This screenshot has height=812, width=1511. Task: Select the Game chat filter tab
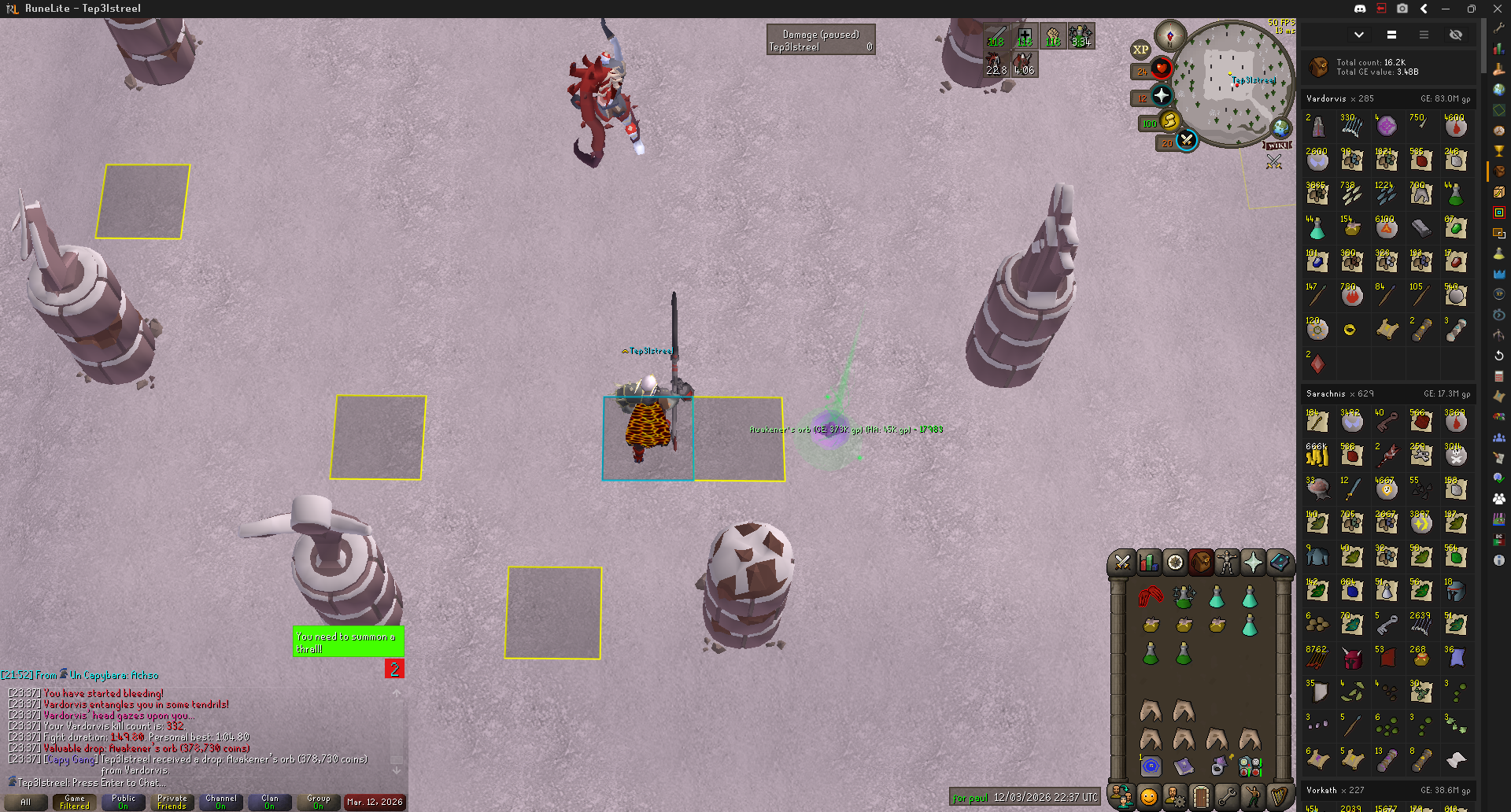[x=75, y=802]
